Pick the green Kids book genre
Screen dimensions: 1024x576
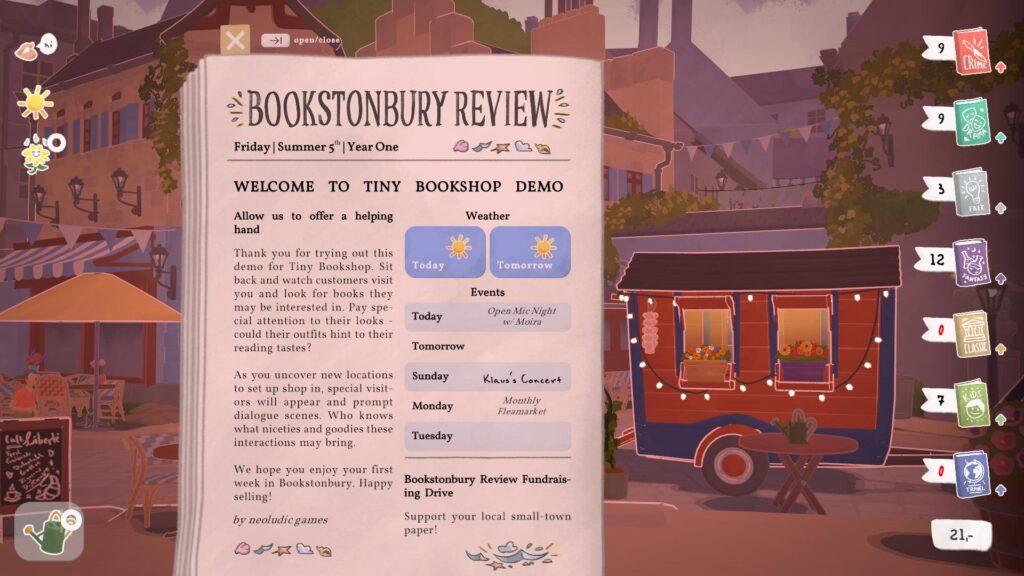point(970,403)
